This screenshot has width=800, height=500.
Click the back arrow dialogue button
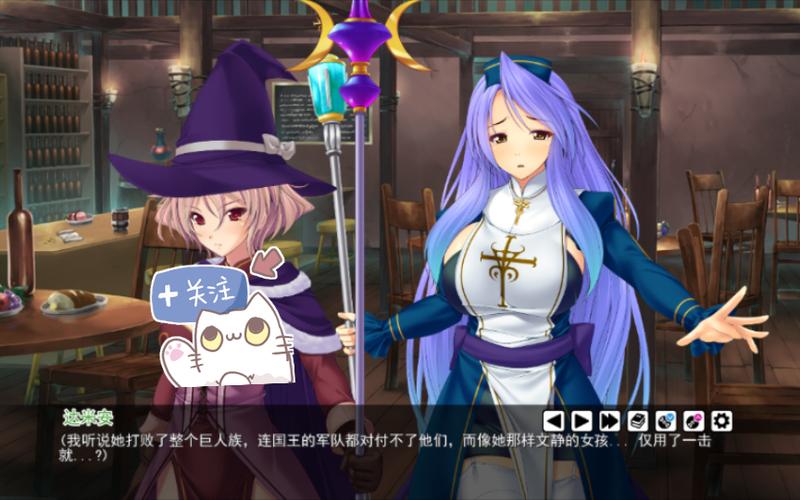[553, 421]
